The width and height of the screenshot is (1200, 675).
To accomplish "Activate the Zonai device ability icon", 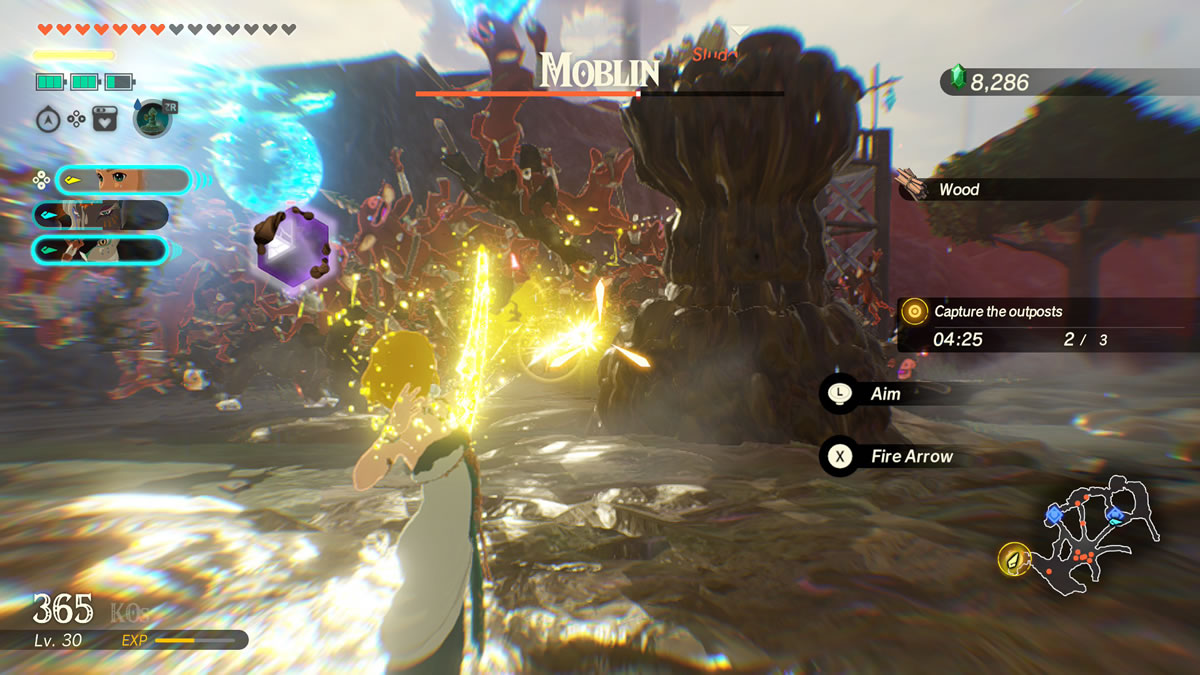I will pyautogui.click(x=152, y=119).
